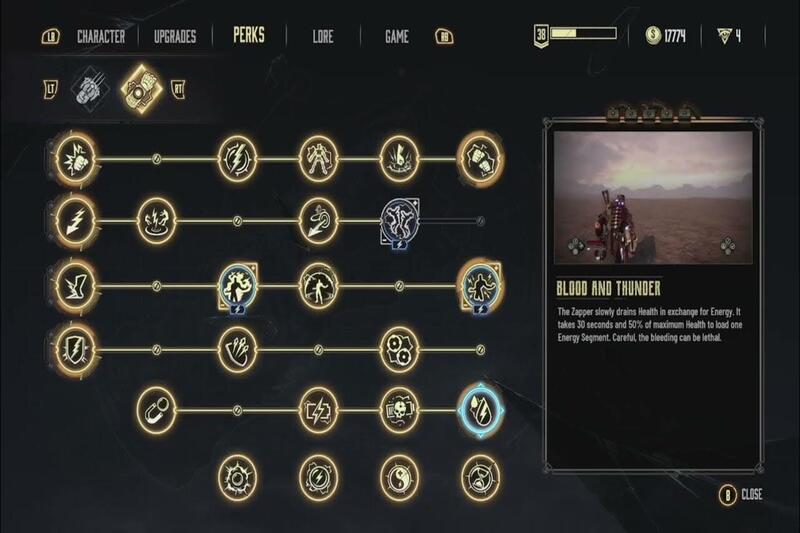Screen dimensions: 800x533
Task: Select the yin-yang perk node
Action: point(399,474)
